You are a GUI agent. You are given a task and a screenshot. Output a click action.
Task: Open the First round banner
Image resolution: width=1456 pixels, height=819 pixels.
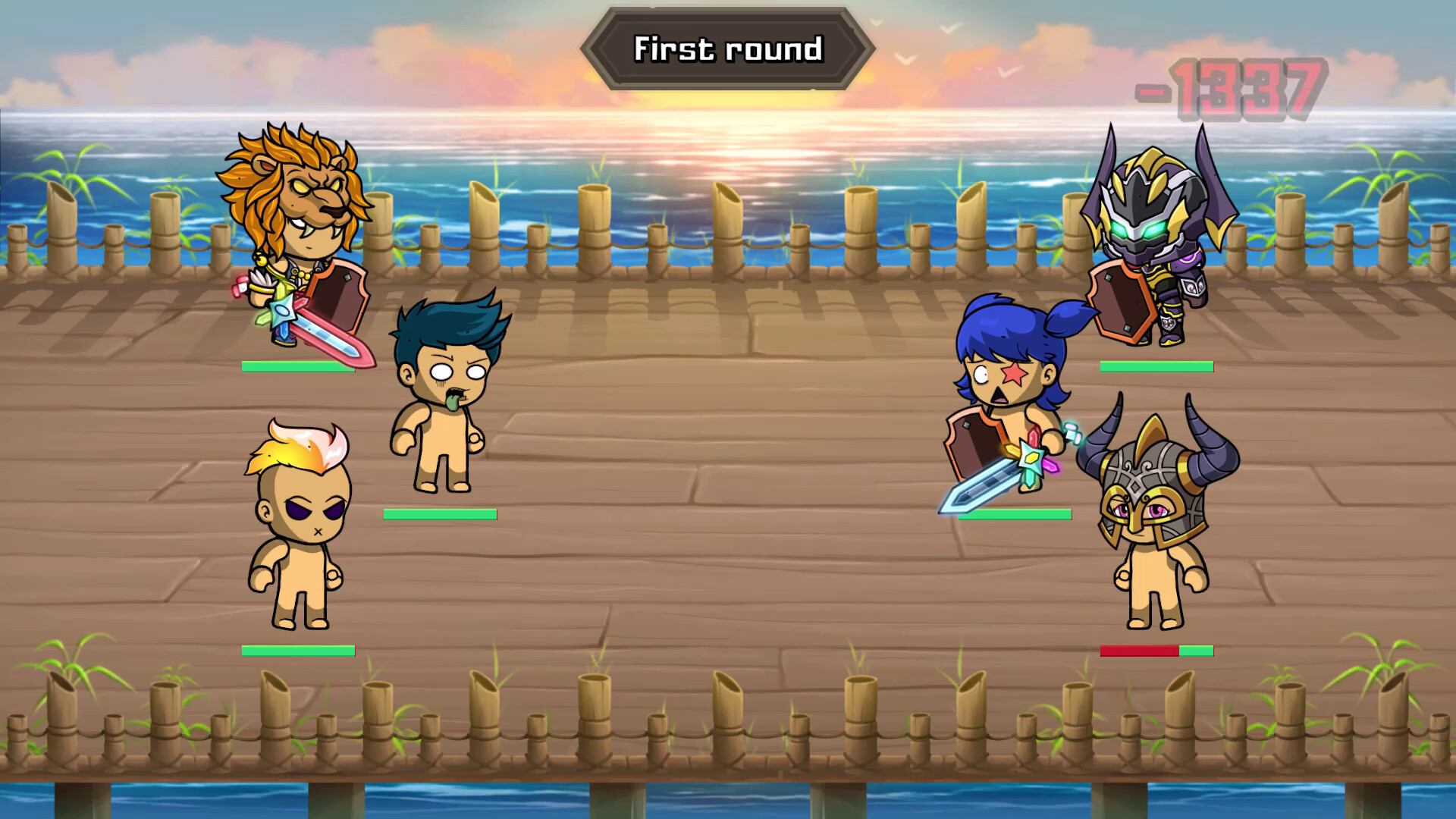coord(728,47)
